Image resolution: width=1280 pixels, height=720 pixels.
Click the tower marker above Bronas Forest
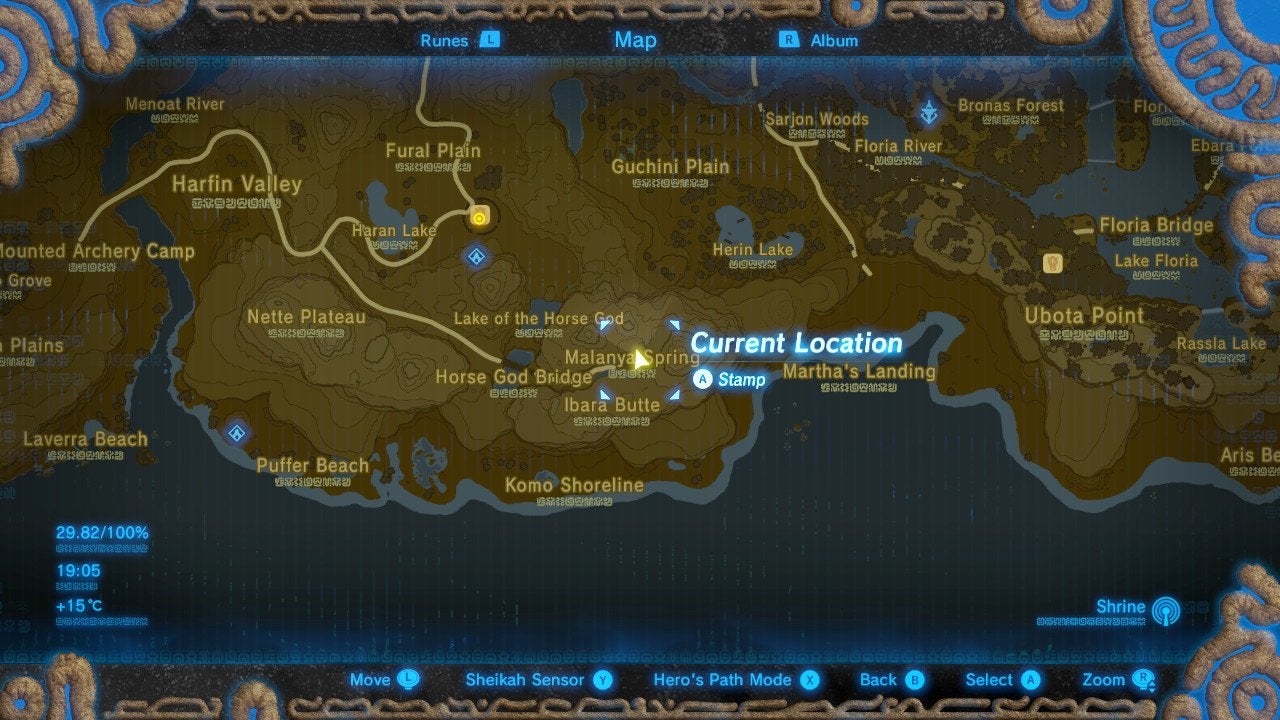click(928, 113)
